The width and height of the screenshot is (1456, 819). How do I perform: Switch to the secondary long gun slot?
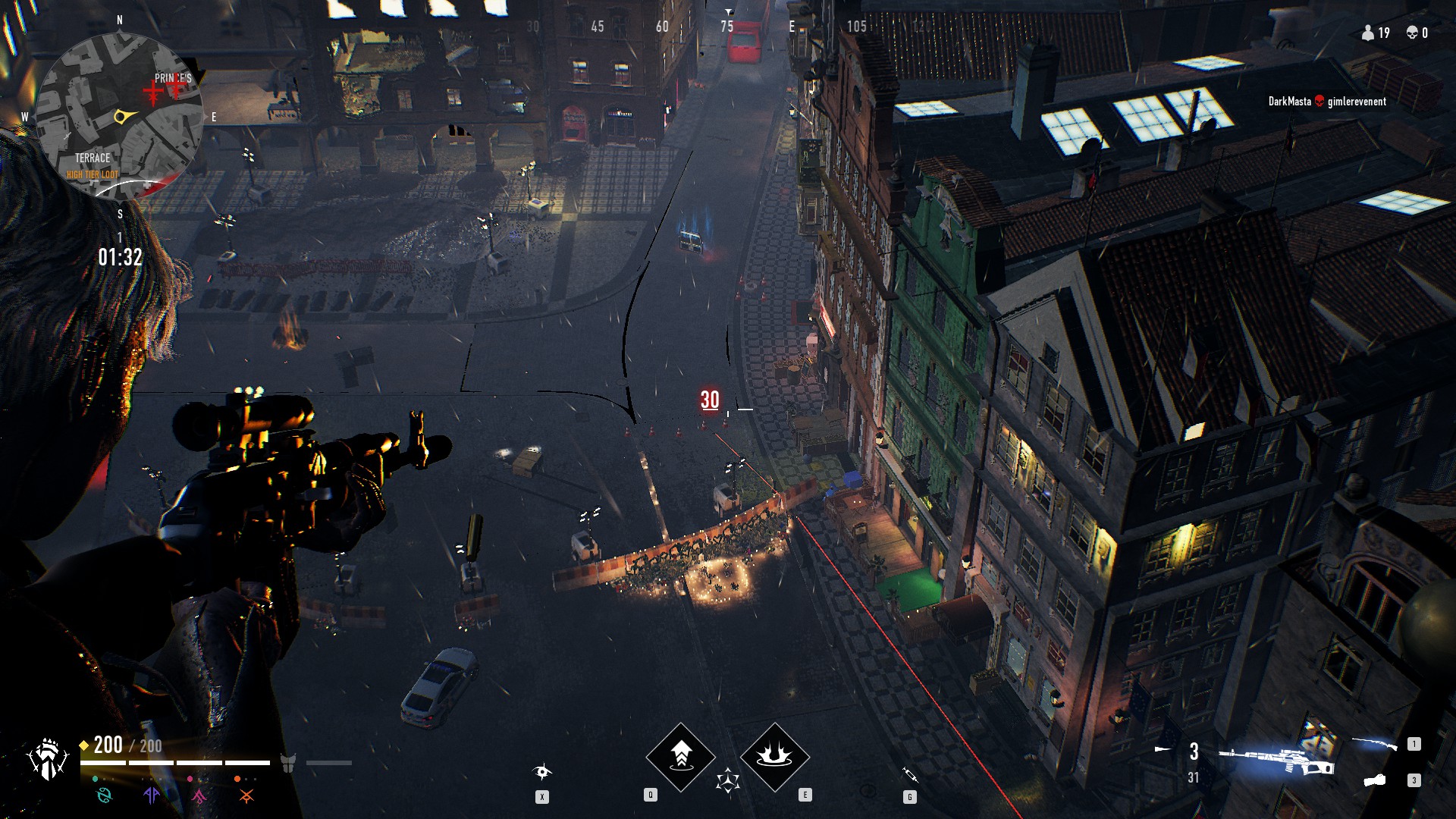coord(1373,745)
